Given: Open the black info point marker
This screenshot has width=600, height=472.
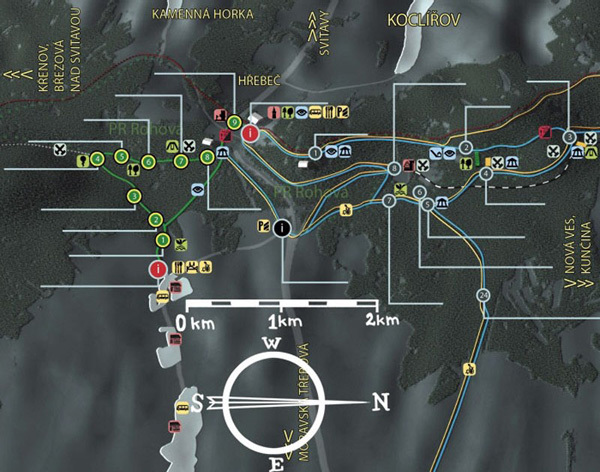Looking at the screenshot, I should click(283, 228).
